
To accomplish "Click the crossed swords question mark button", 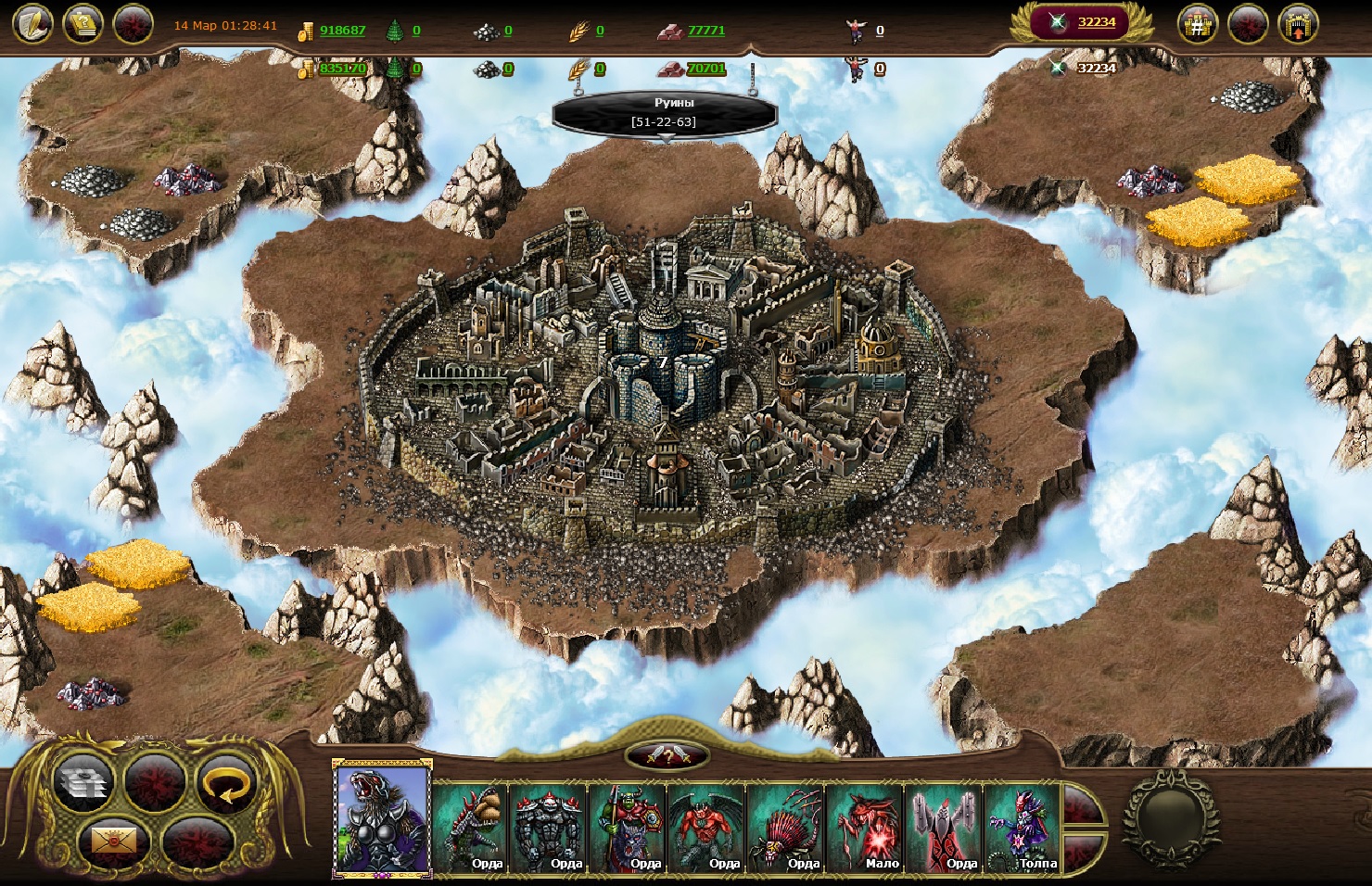I will click(667, 756).
